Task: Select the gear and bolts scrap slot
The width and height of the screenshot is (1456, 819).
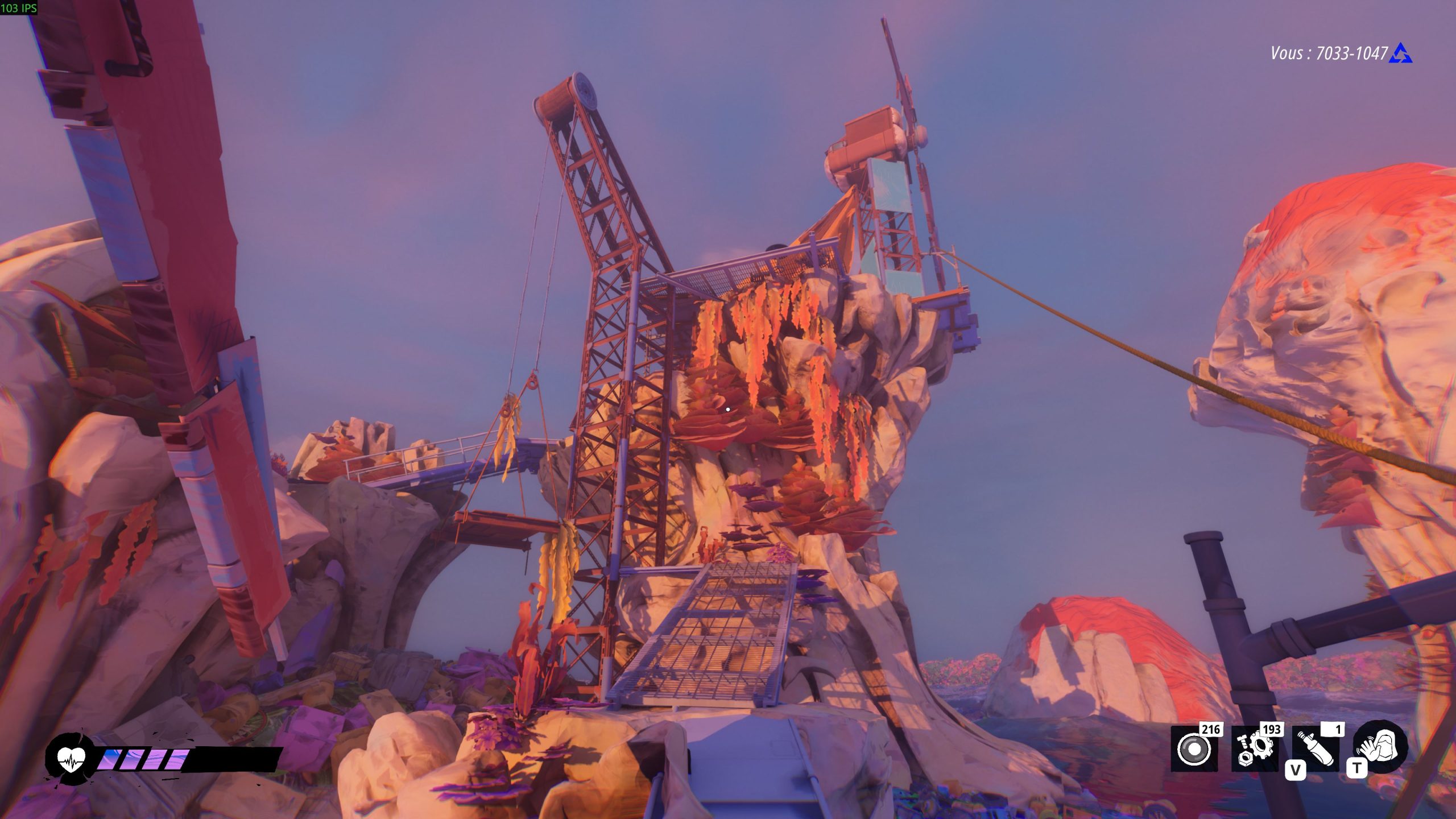Action: pos(1255,750)
